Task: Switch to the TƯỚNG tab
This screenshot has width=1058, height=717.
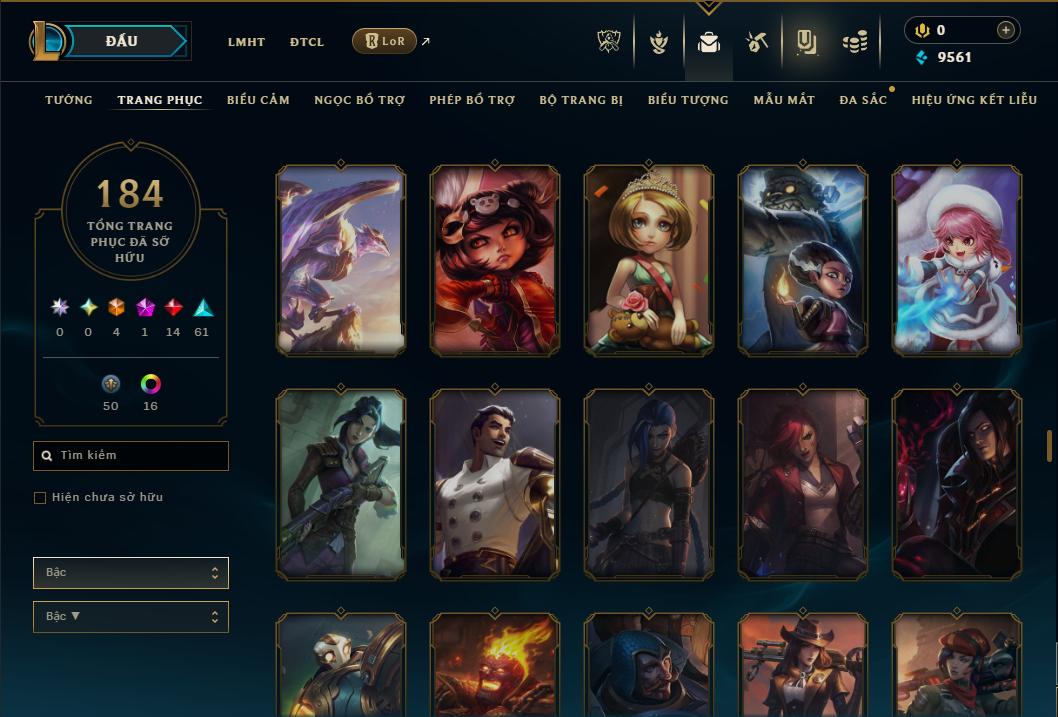Action: tap(69, 100)
